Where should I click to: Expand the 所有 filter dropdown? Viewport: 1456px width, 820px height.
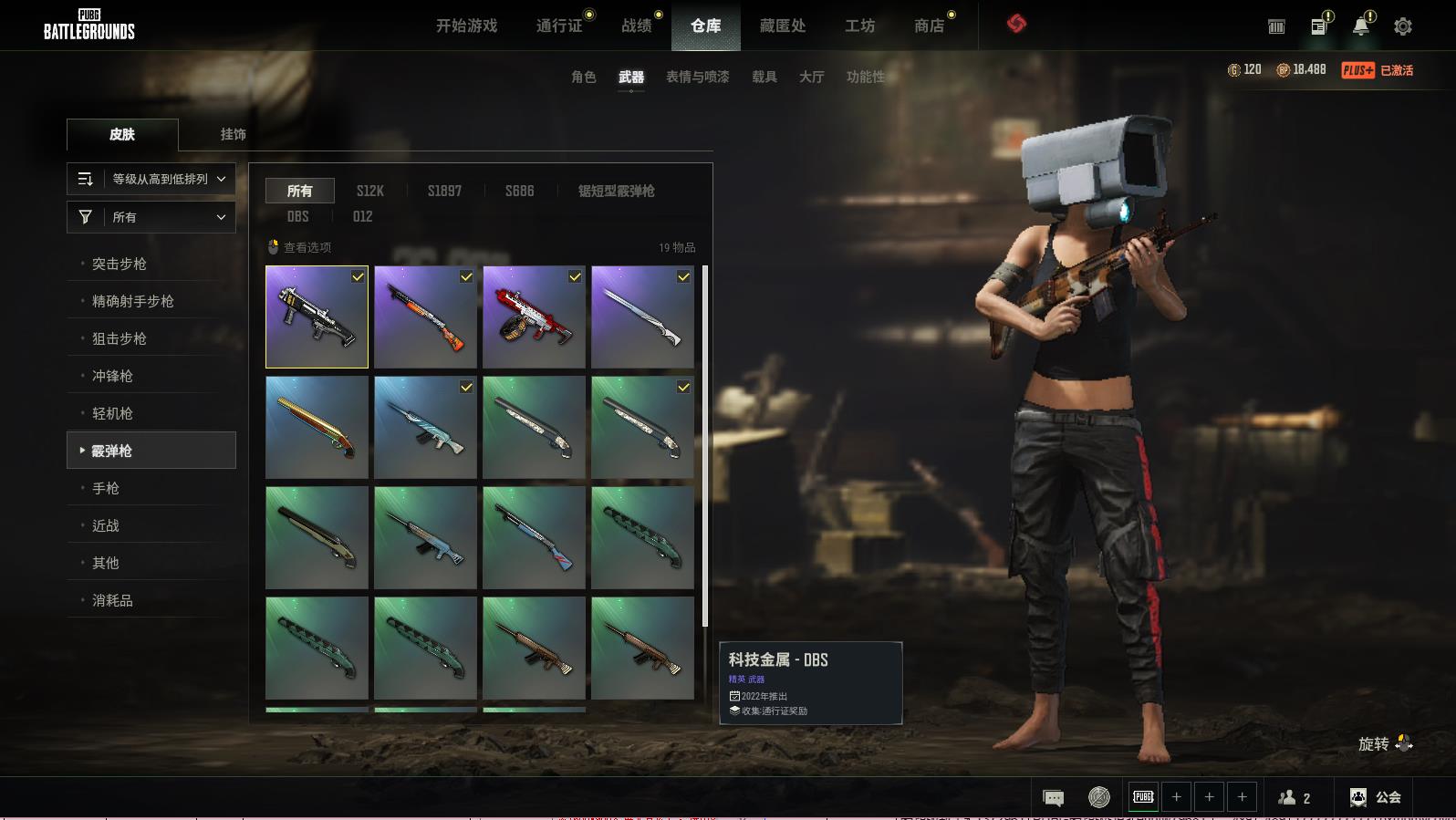click(x=151, y=217)
